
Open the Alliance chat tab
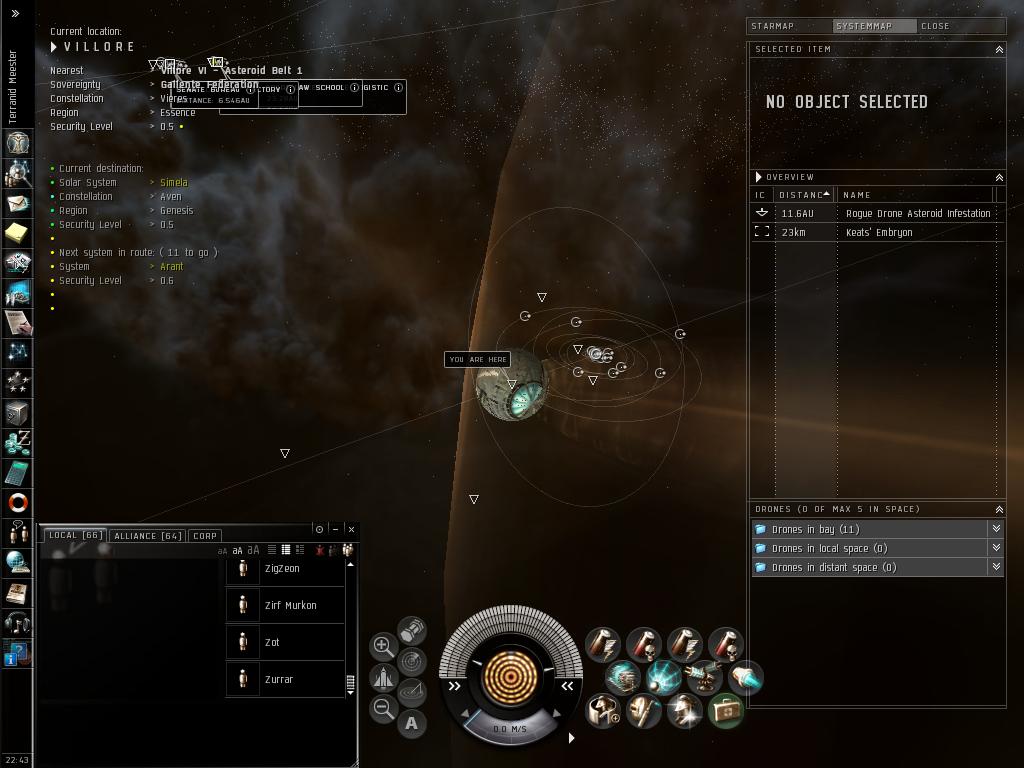tap(147, 536)
